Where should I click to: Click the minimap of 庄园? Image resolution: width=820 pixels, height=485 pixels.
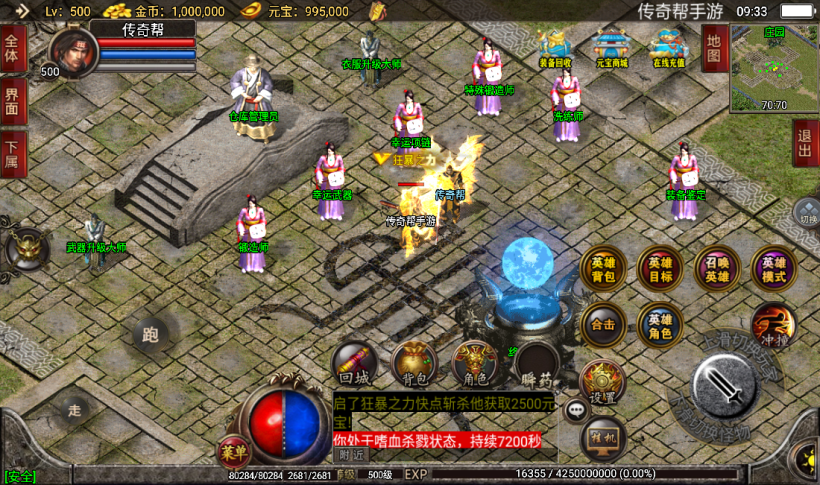773,68
